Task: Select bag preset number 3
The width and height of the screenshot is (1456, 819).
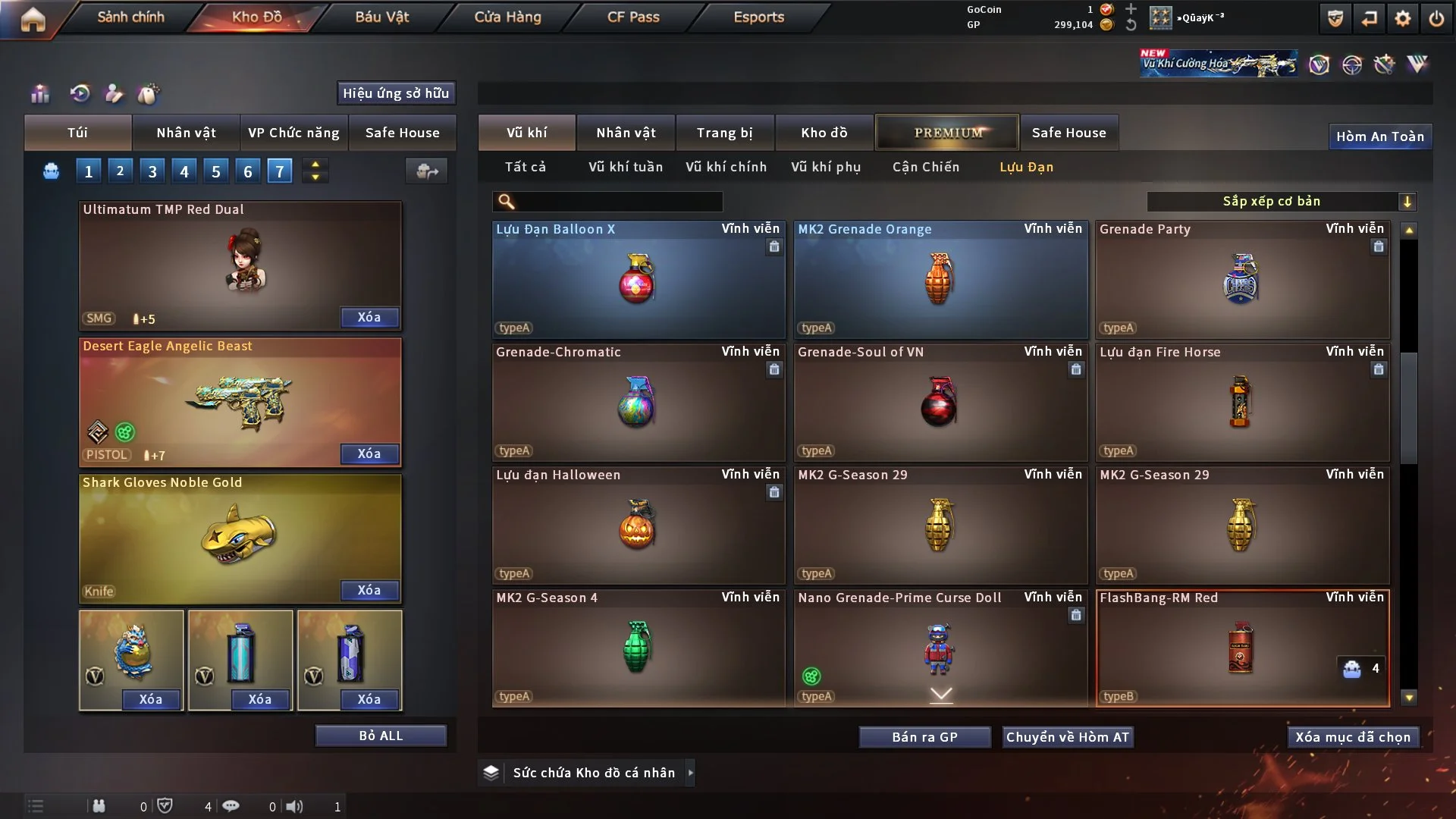Action: [152, 171]
